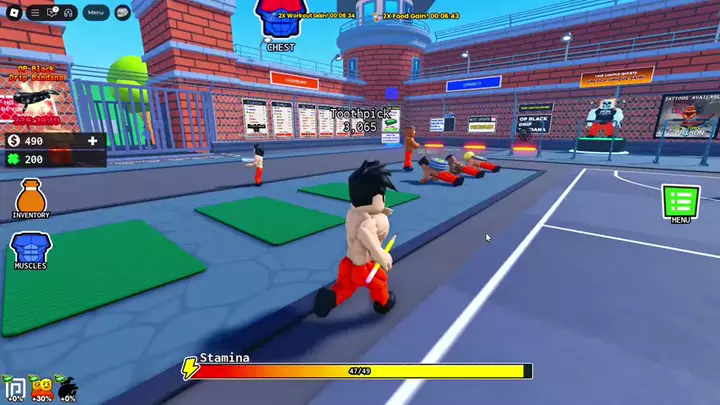Open the Inventory bag

pos(31,196)
